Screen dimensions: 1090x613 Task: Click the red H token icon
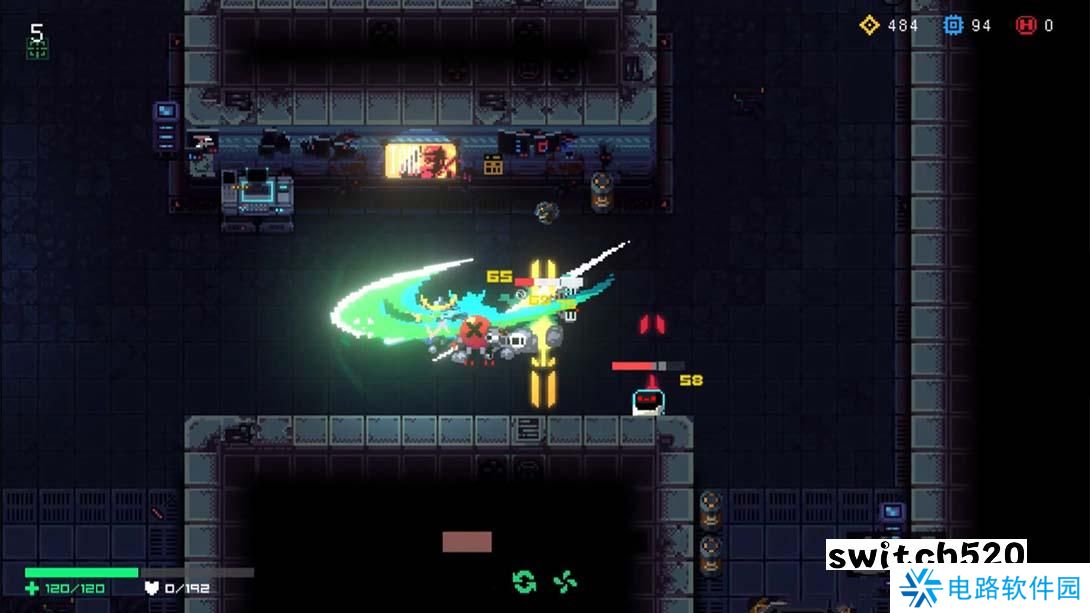click(1025, 25)
